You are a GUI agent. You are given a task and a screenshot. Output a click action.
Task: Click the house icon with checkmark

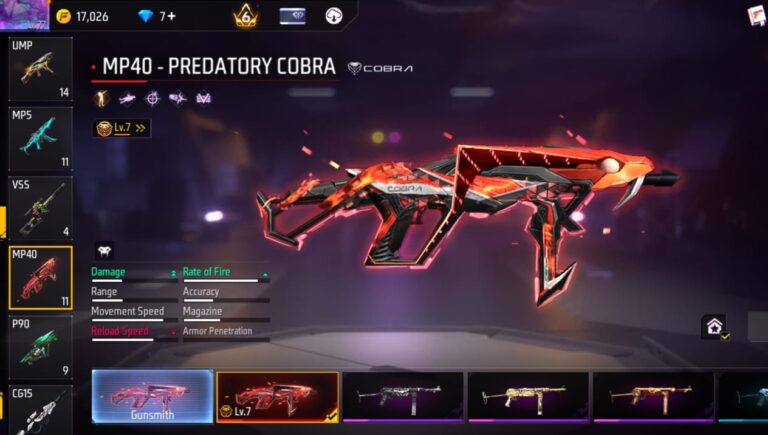pos(714,326)
